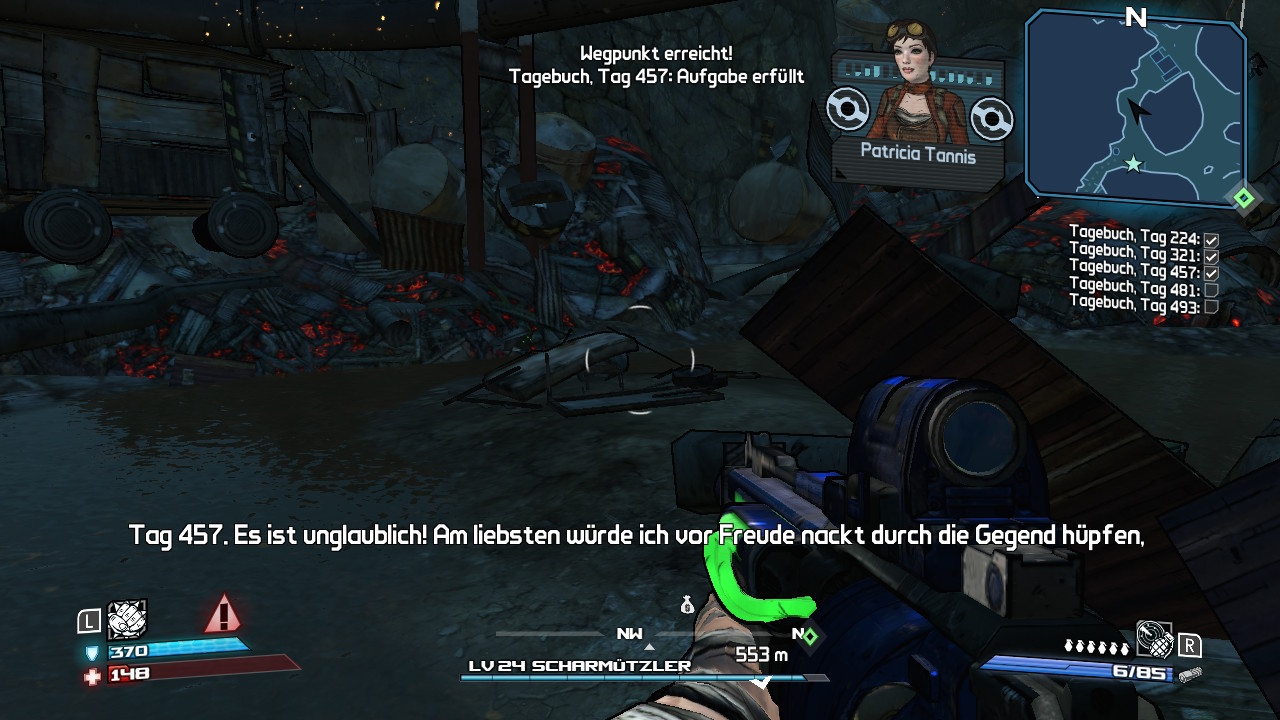The width and height of the screenshot is (1280, 720).
Task: Click the money bag icon above the compass
Action: click(x=688, y=605)
